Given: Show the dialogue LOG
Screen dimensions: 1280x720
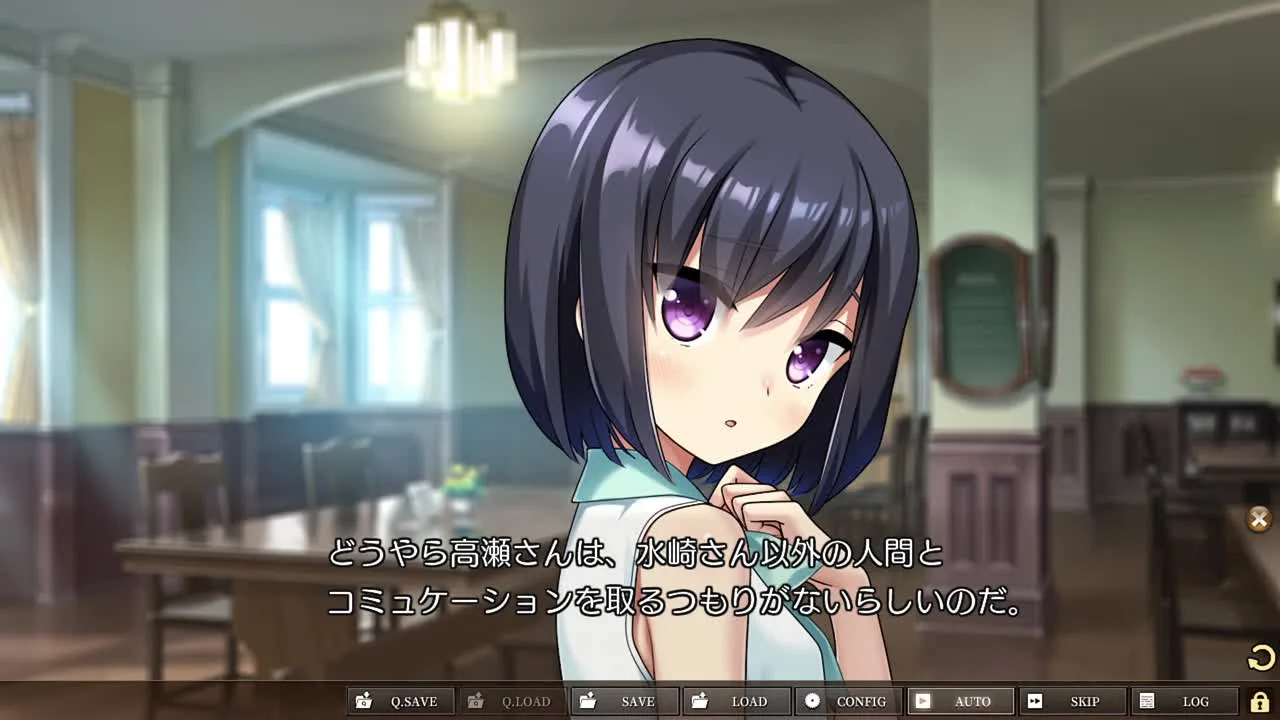Looking at the screenshot, I should click(1183, 701).
